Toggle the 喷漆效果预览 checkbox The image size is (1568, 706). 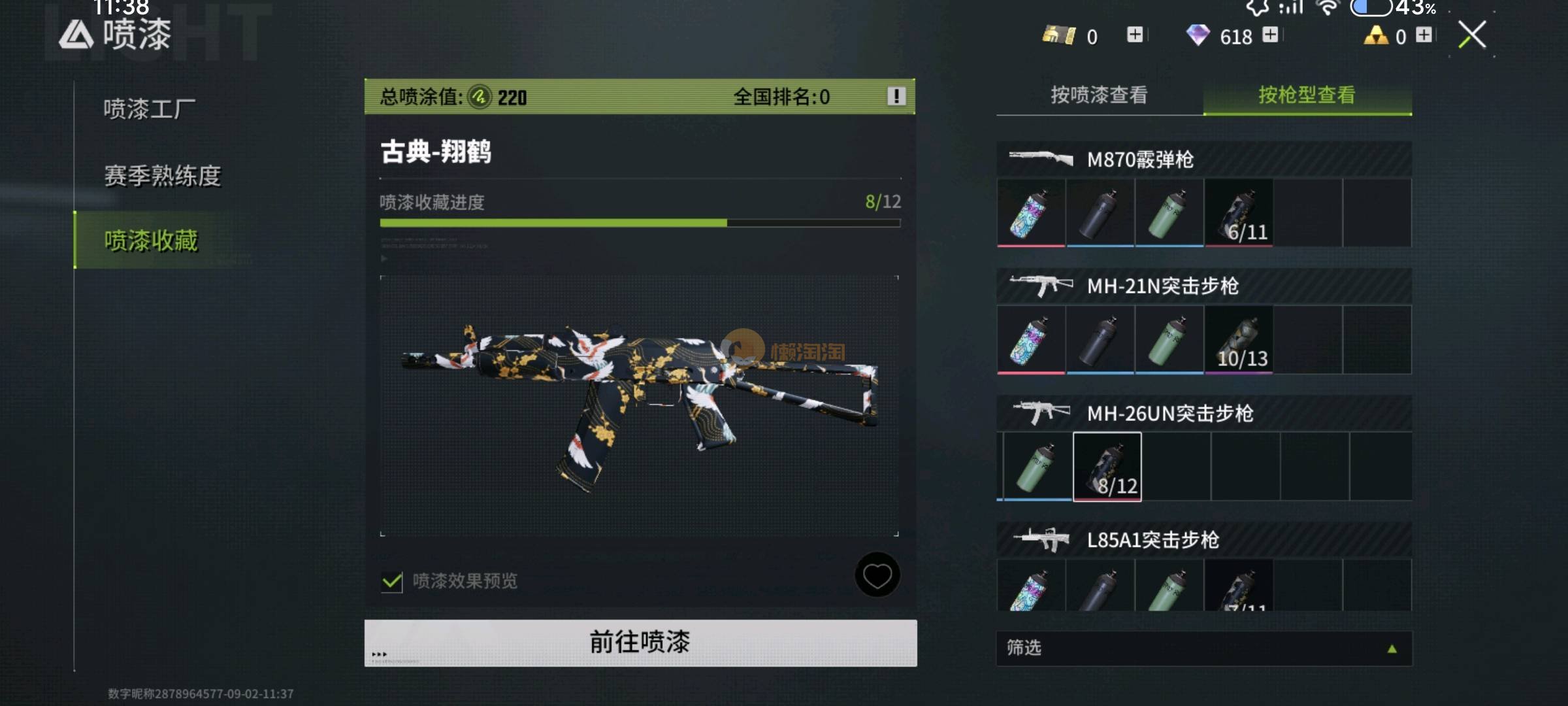pyautogui.click(x=392, y=581)
